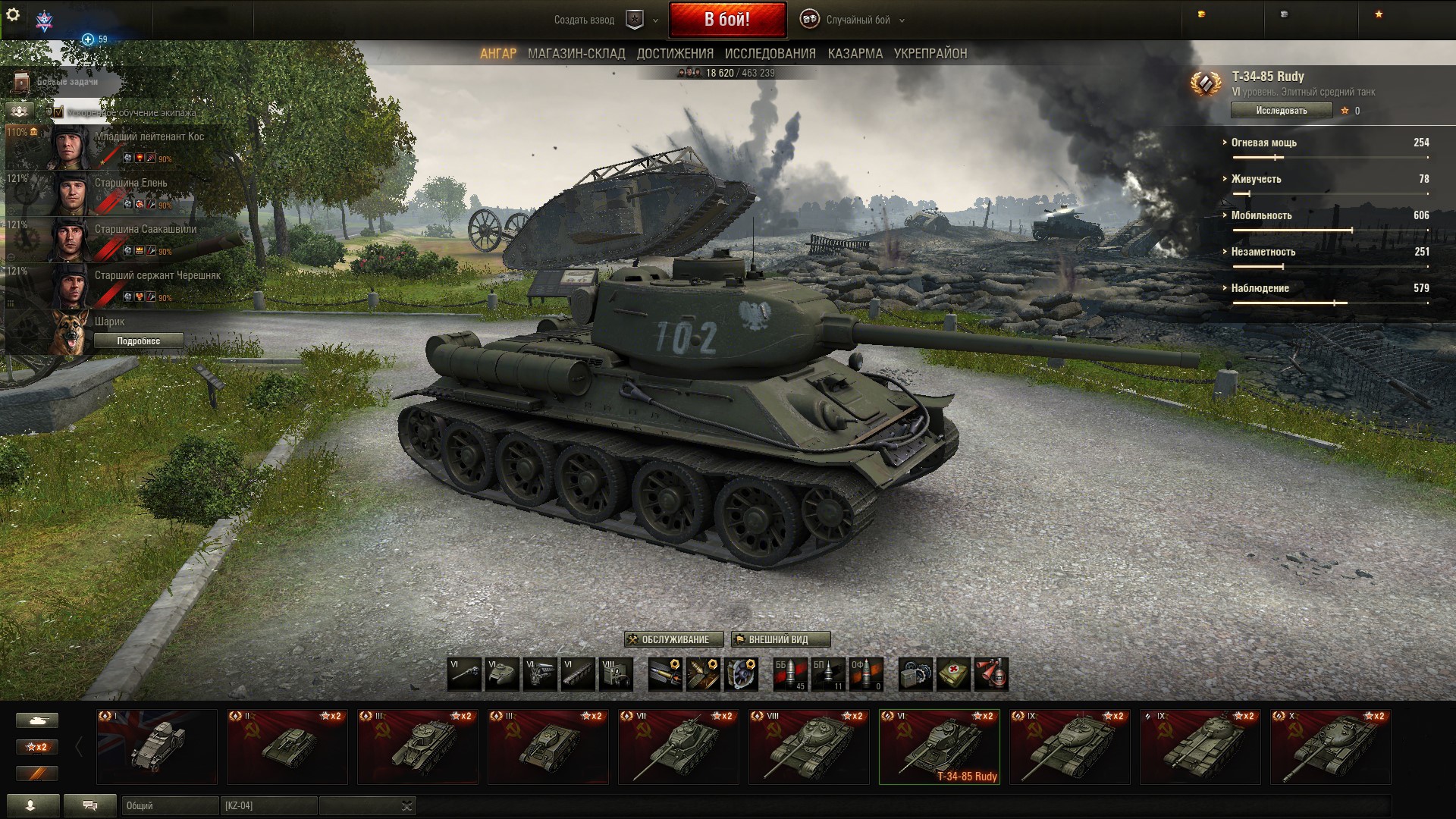Screen dimensions: 1456x819
Task: Open the ОБСЛУЖИВАНИЕ service window
Action: tap(674, 639)
